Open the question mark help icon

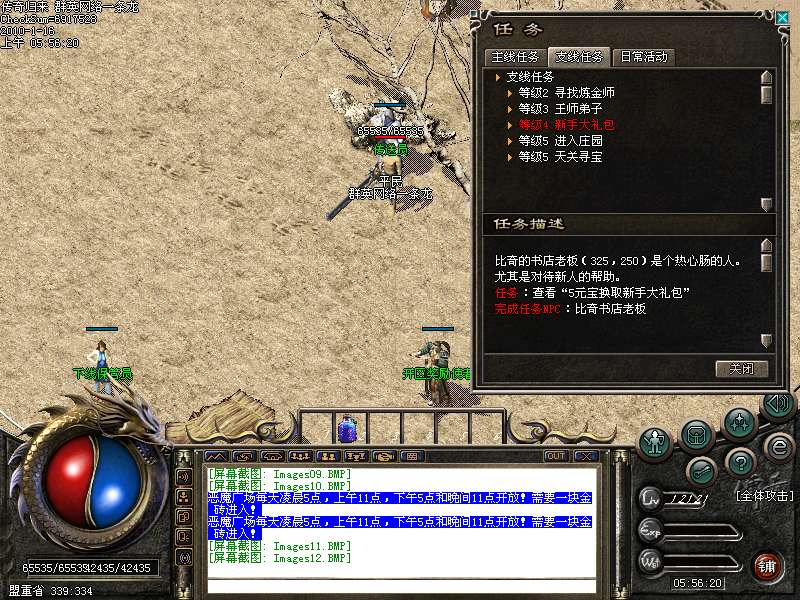point(739,462)
